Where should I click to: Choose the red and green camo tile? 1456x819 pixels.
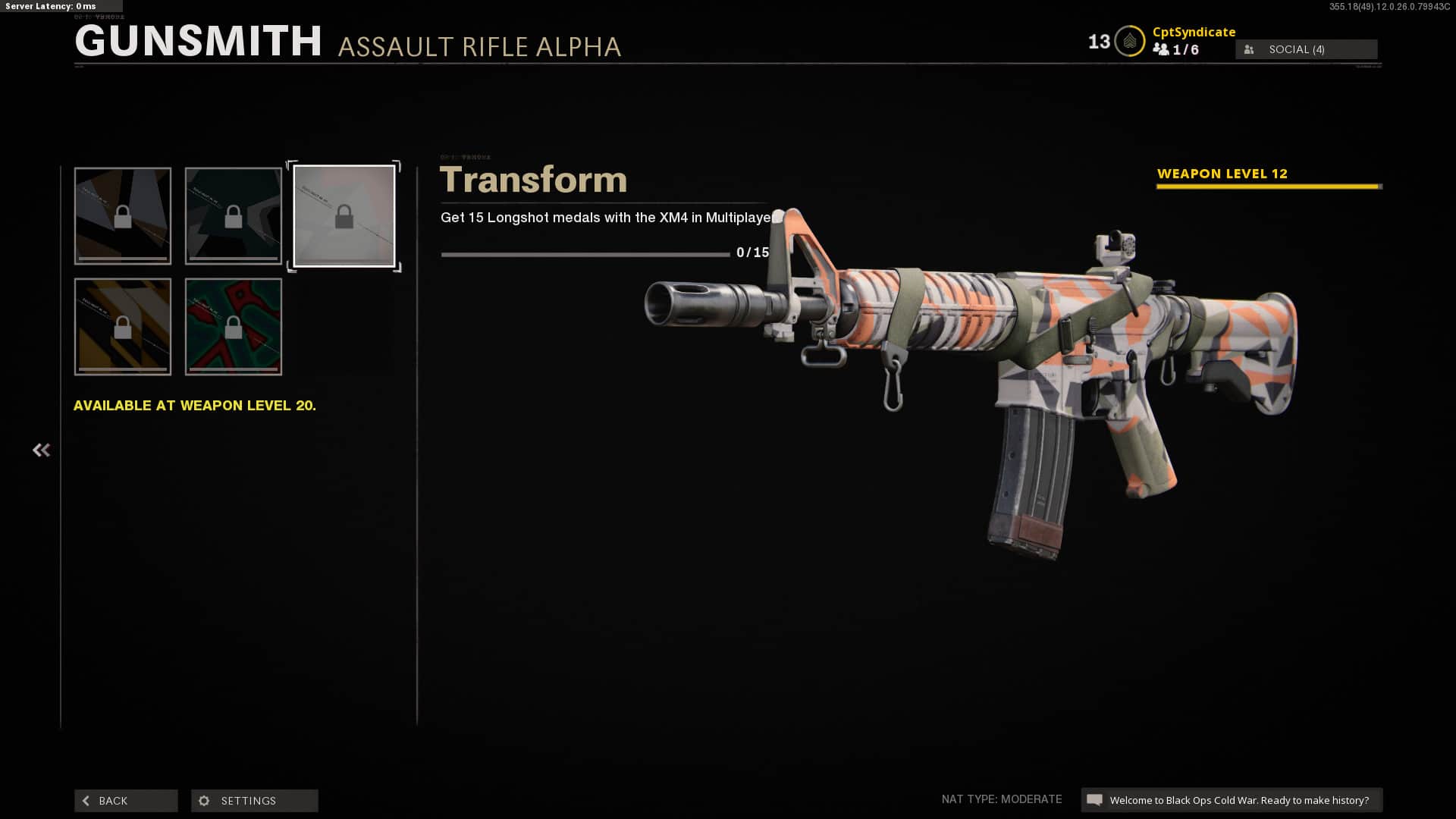click(x=234, y=327)
